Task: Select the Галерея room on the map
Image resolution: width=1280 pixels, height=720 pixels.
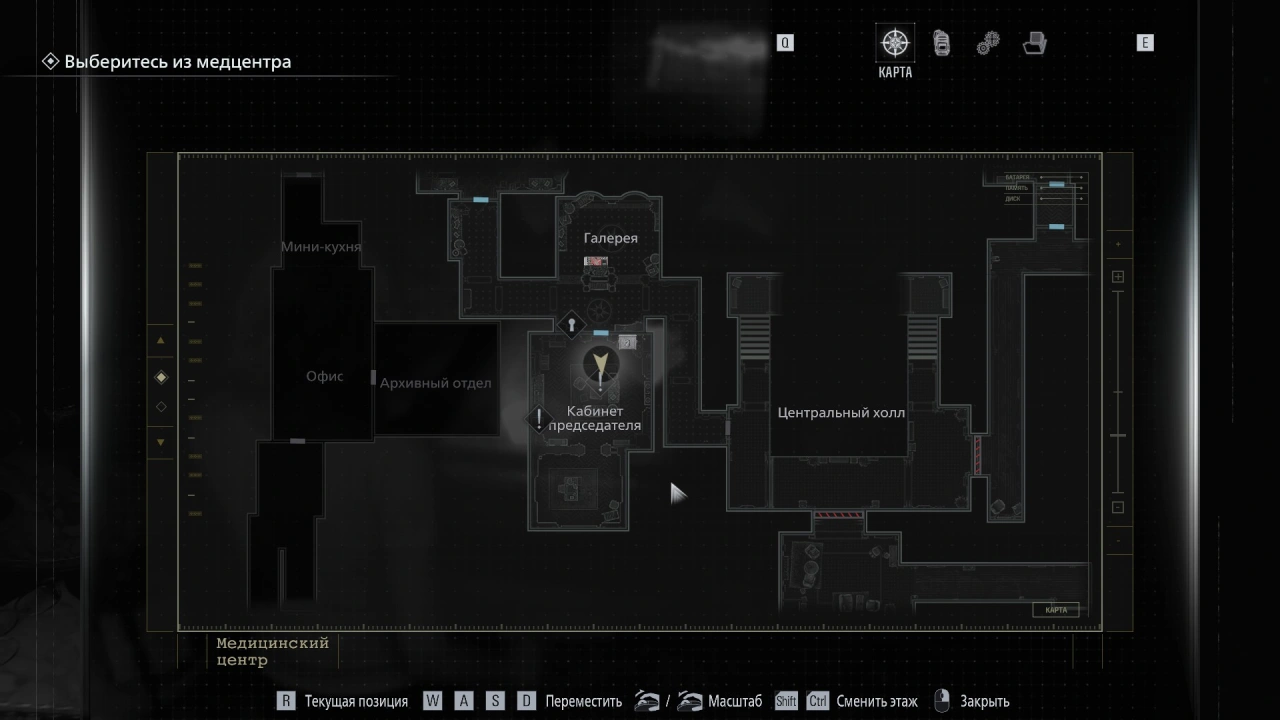Action: [x=610, y=238]
